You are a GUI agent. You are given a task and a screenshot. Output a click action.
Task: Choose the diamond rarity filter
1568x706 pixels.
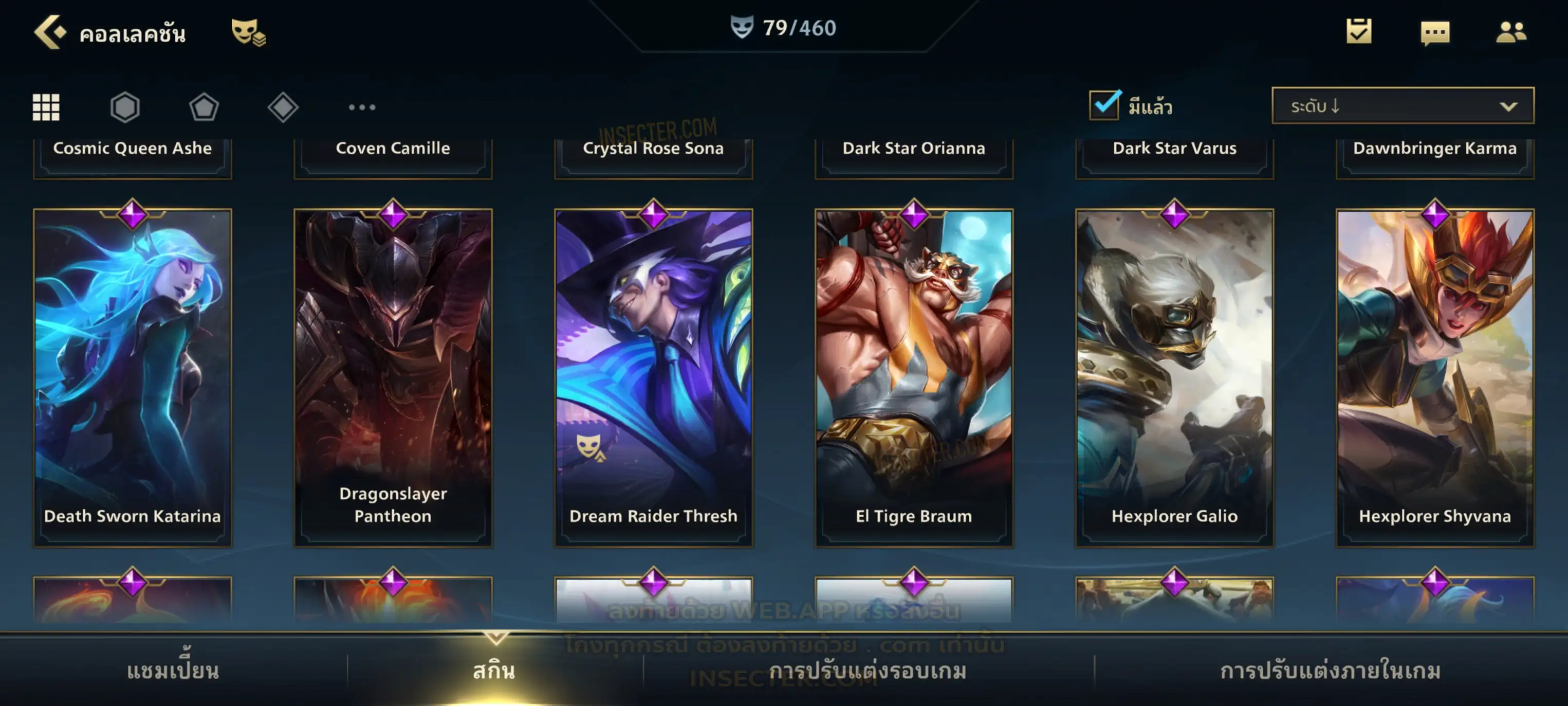283,107
